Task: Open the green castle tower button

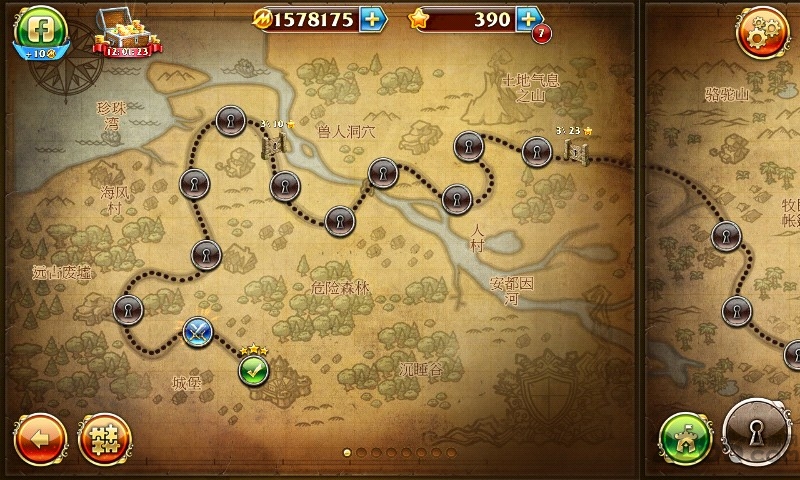Action: point(686,438)
